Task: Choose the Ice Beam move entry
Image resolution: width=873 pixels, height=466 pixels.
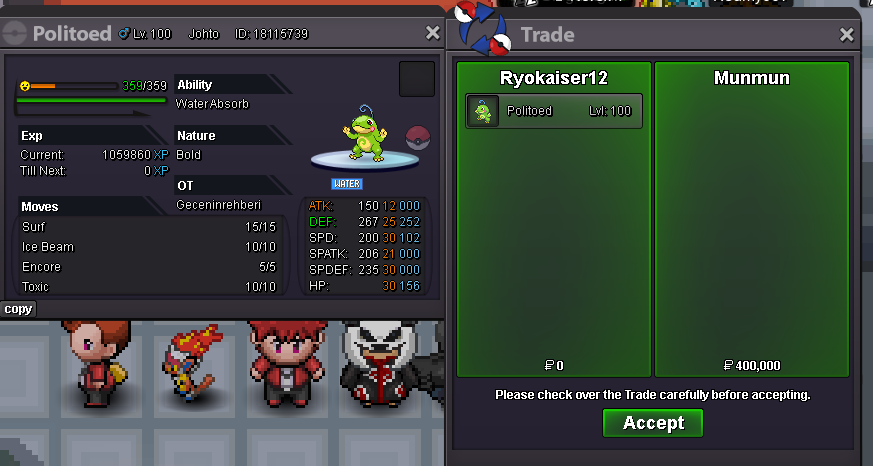Action: (148, 247)
